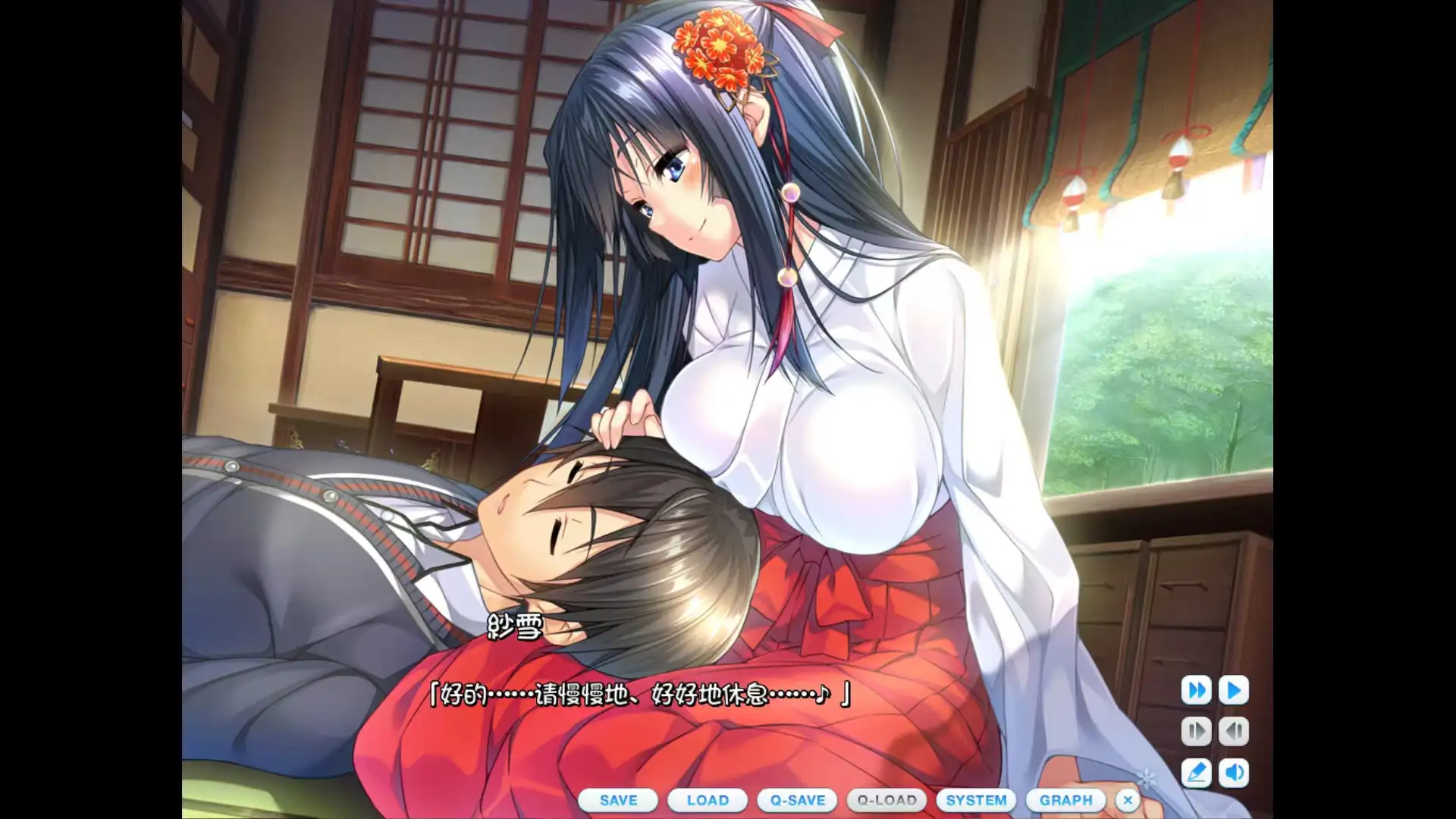The height and width of the screenshot is (819, 1456).
Task: Toggle voice audio with the speaker icon
Action: pyautogui.click(x=1234, y=770)
